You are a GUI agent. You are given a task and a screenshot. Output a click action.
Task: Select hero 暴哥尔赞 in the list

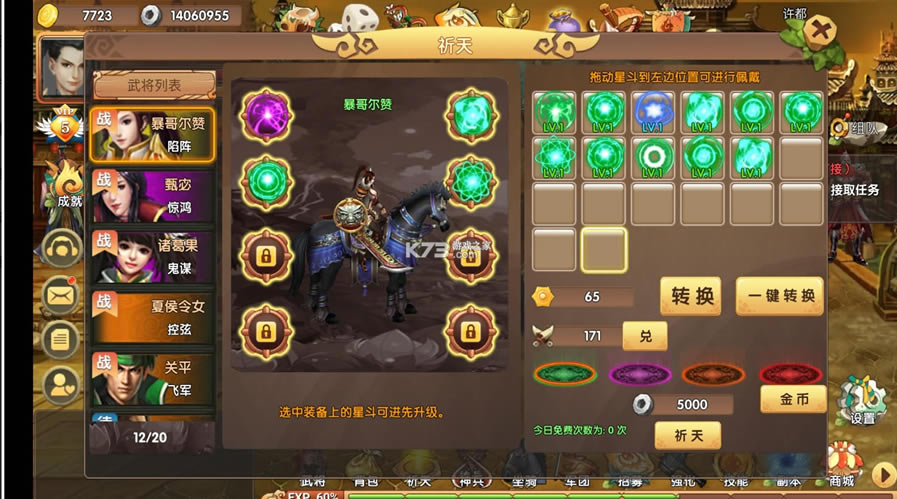[153, 134]
